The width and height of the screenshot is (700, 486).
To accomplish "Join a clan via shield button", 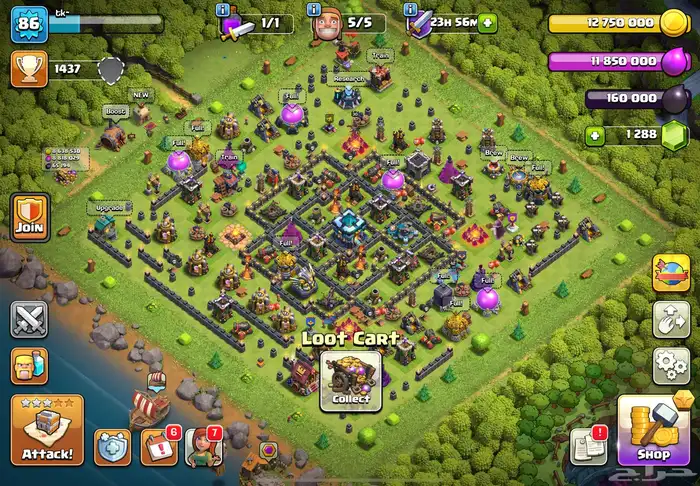I will coord(30,218).
